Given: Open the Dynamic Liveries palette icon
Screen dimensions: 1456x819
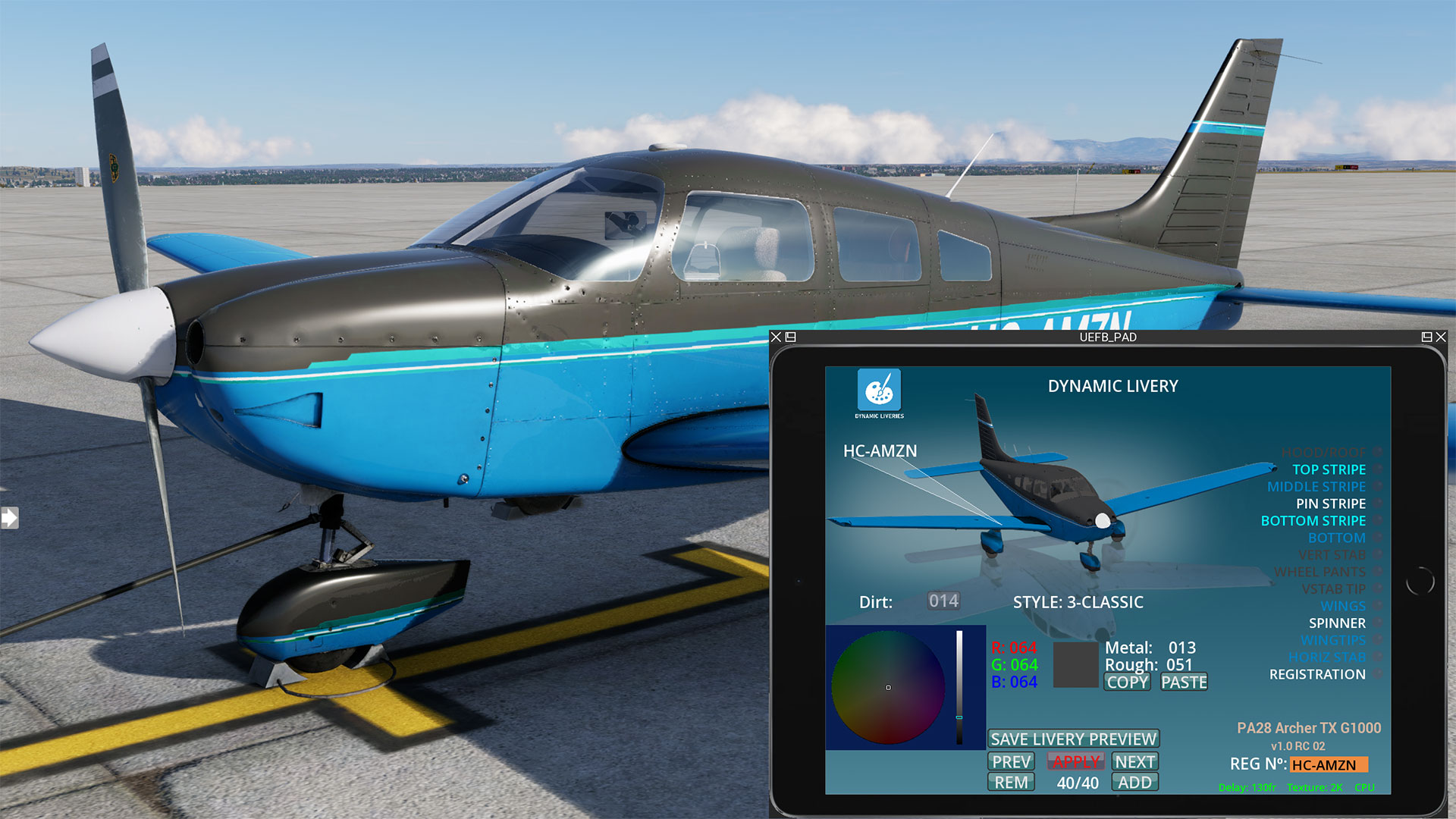Looking at the screenshot, I should (x=879, y=390).
